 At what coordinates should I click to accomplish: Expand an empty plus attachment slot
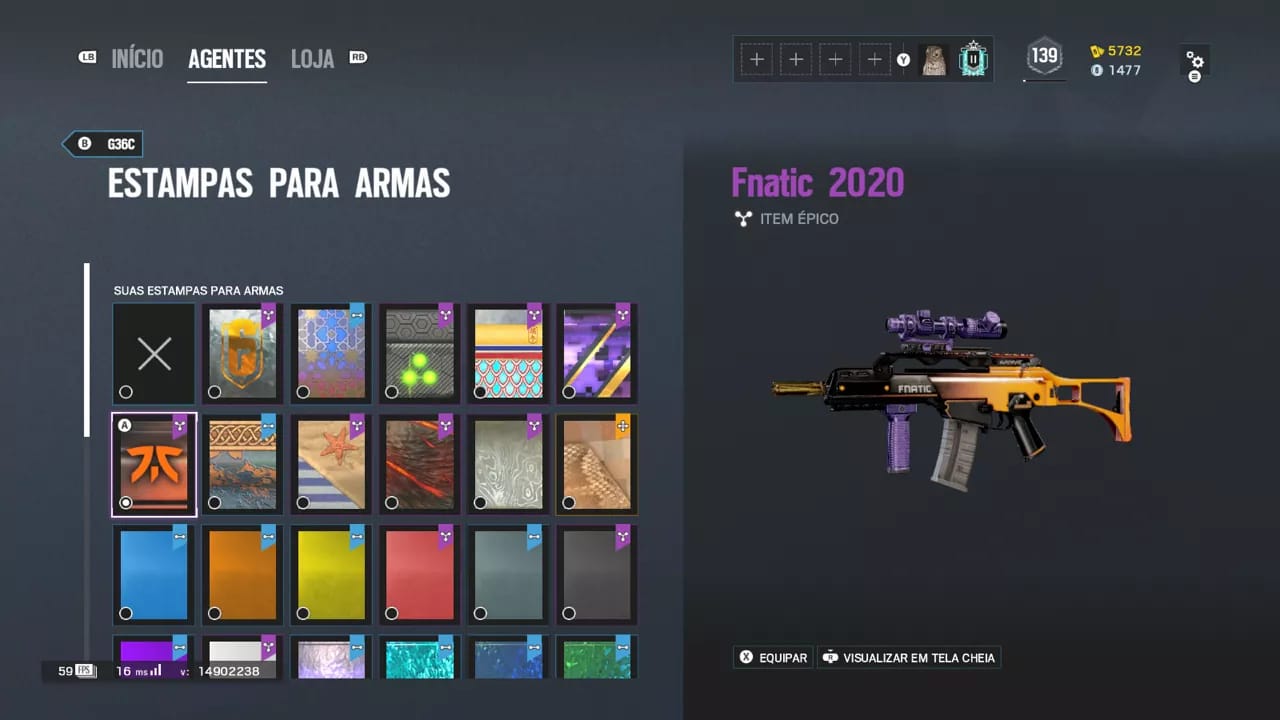(757, 59)
